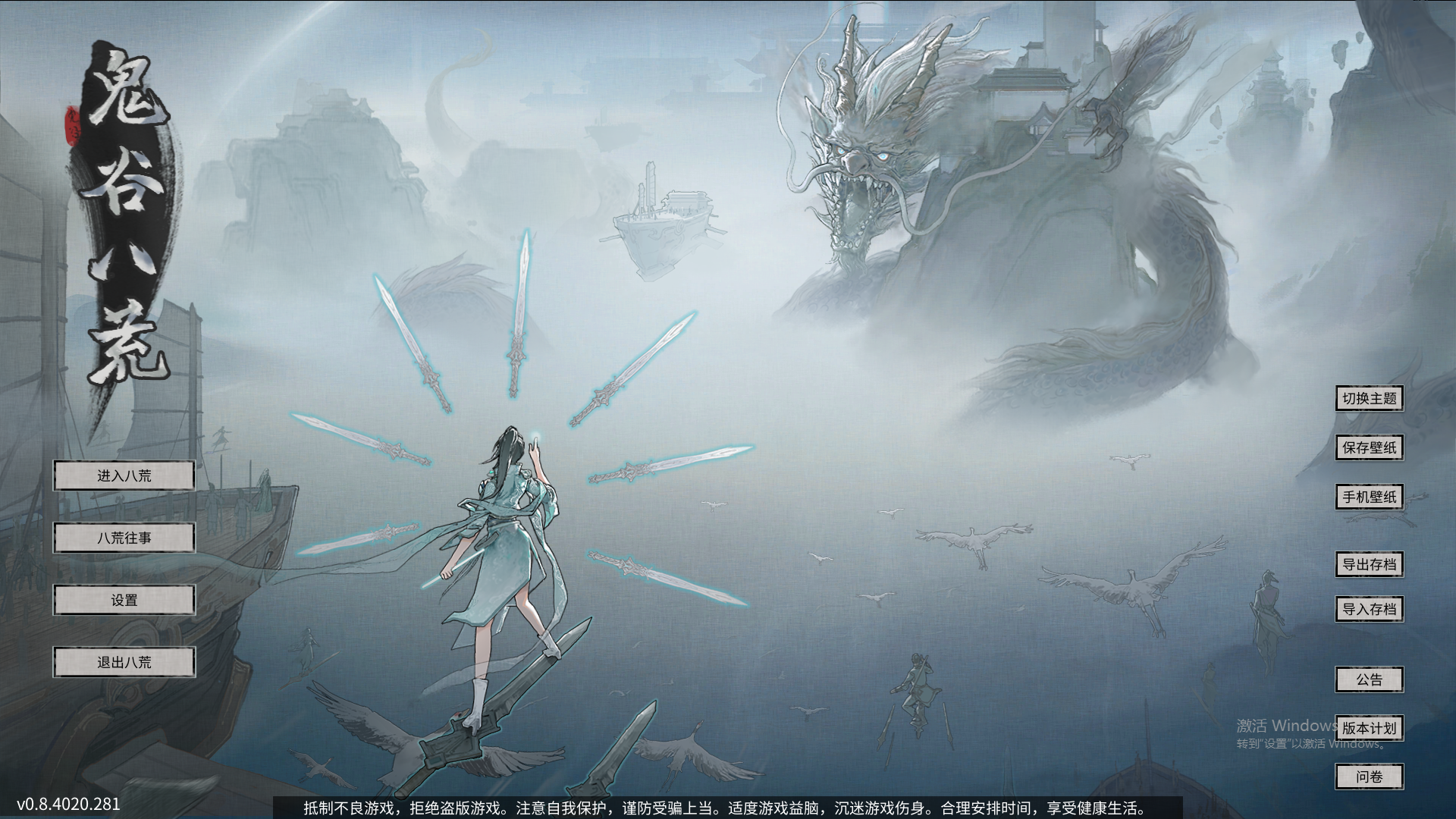Click the 进入八荒 button to start the game
This screenshot has width=1456, height=819.
[124, 475]
